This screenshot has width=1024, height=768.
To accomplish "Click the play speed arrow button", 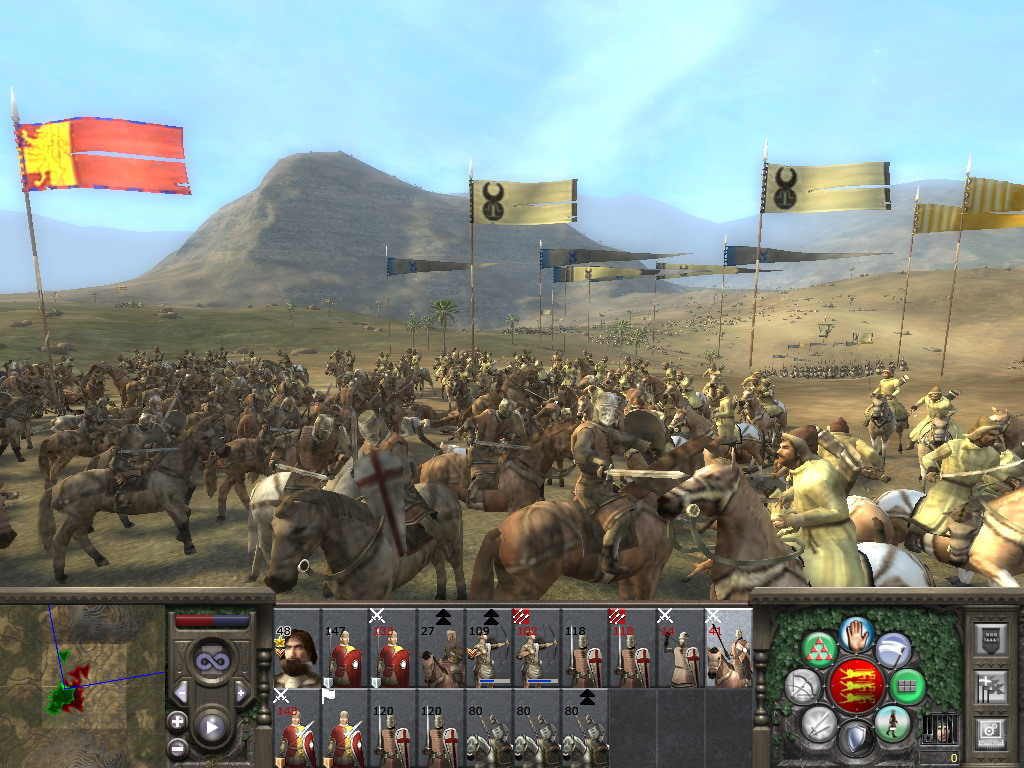I will (x=211, y=727).
